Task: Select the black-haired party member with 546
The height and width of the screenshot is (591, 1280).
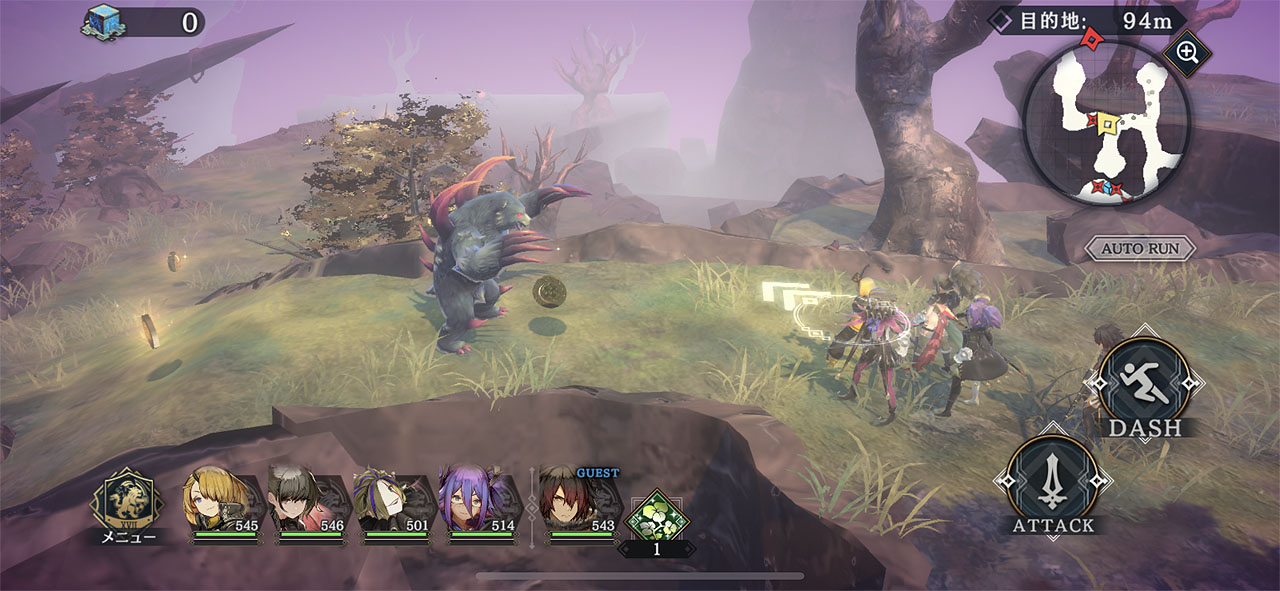Action: pos(302,500)
